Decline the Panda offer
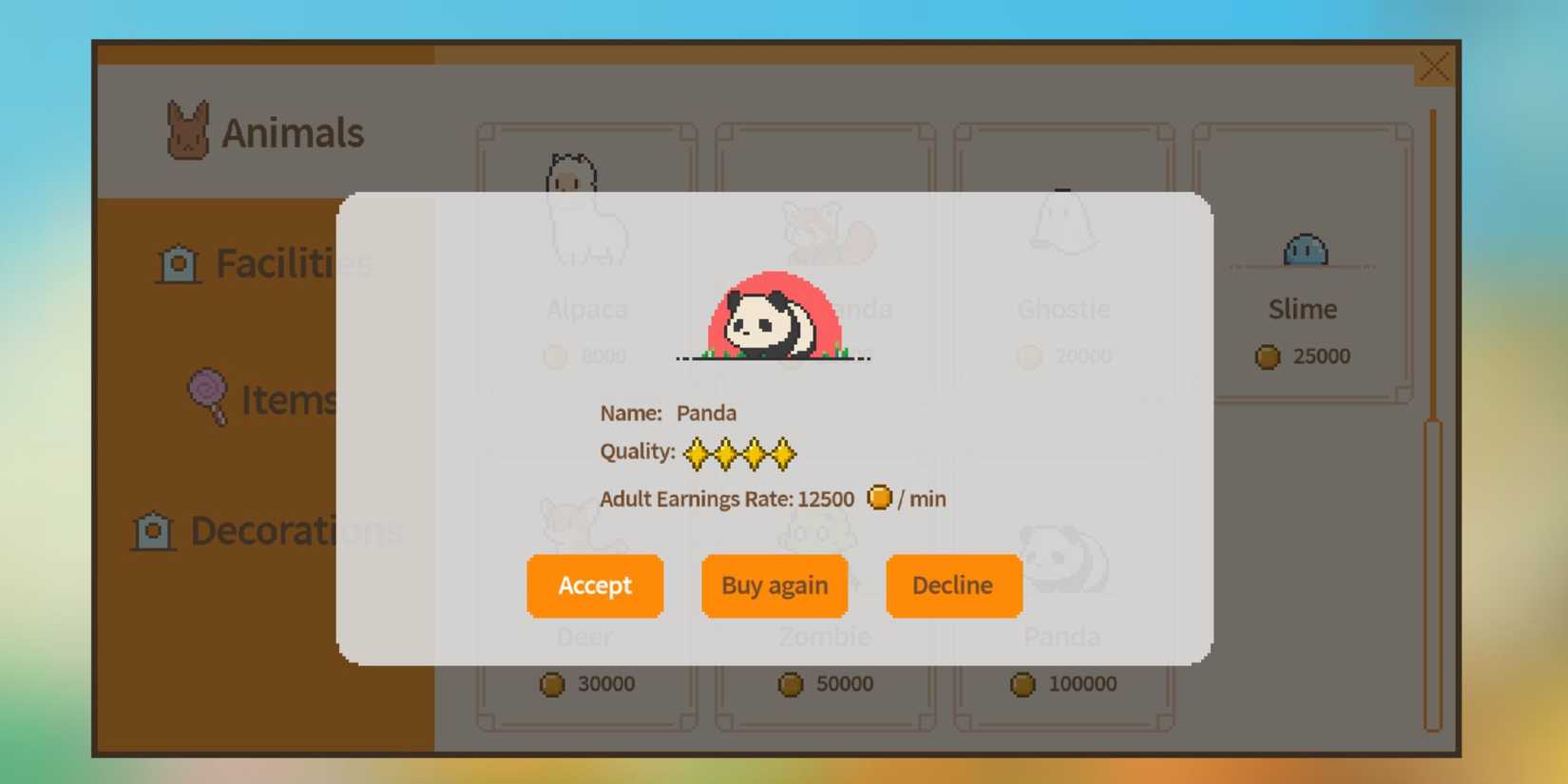This screenshot has height=784, width=1568. 953,585
